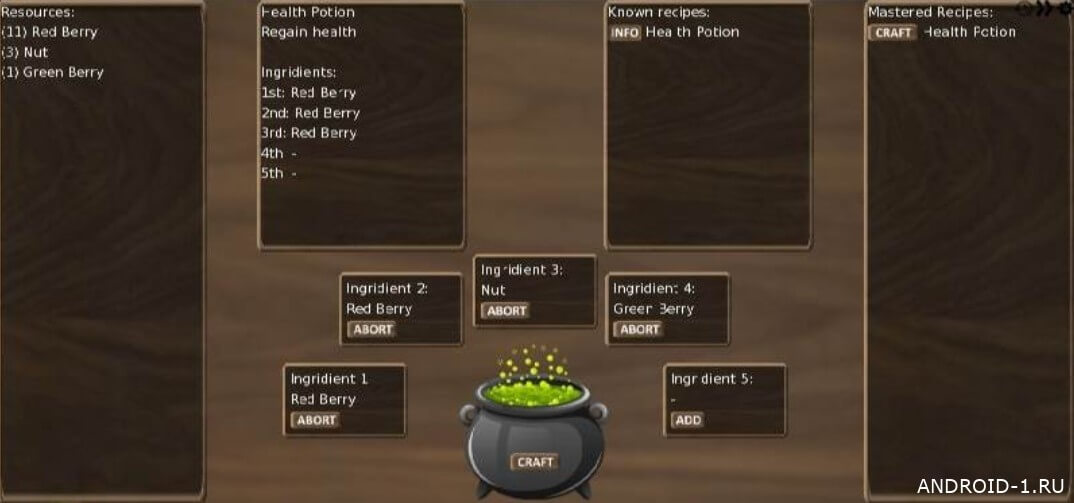
Task: Abort the Green Berry in Ingredient 4
Action: [x=639, y=329]
